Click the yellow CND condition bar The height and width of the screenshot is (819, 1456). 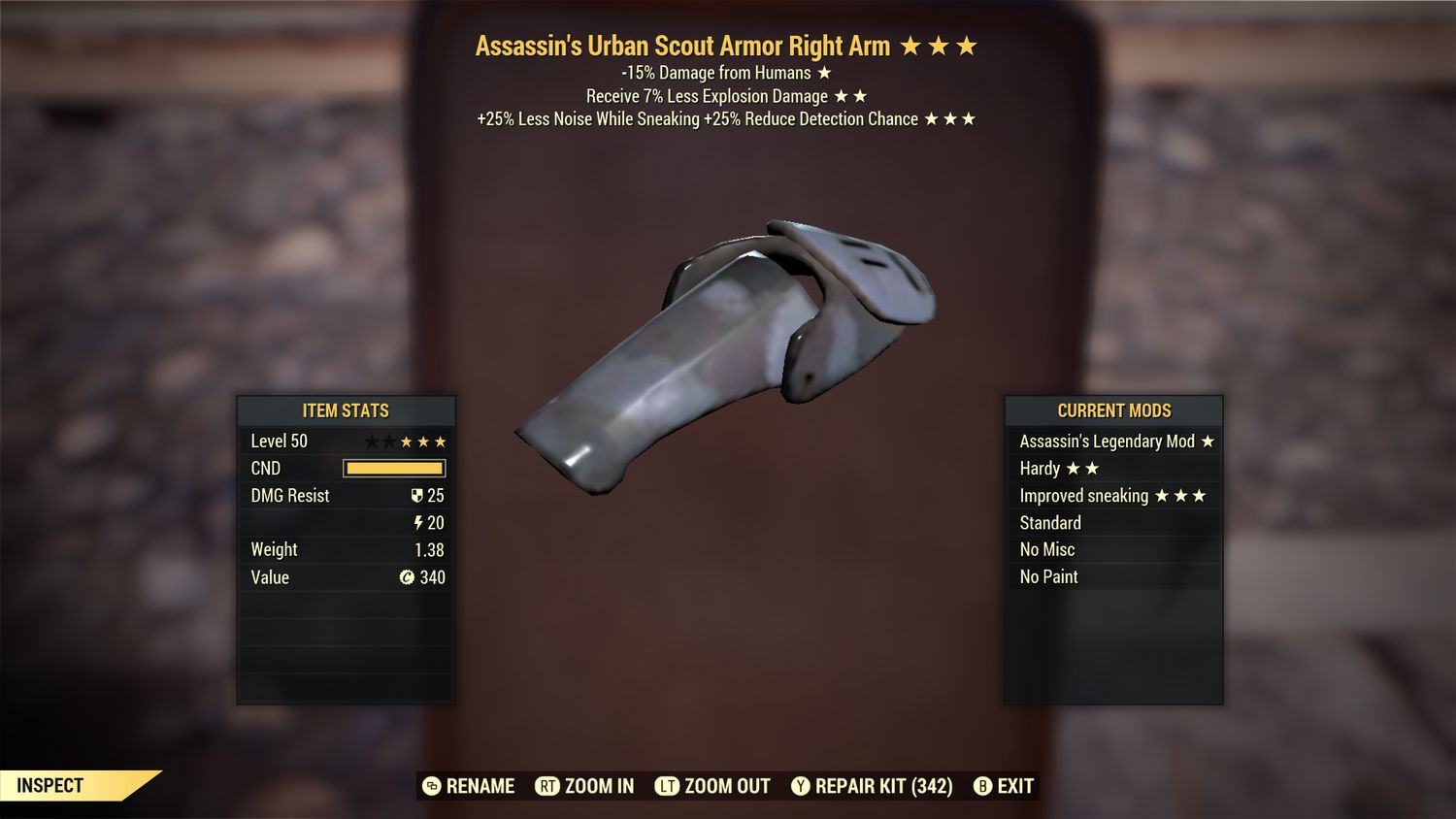click(x=392, y=468)
